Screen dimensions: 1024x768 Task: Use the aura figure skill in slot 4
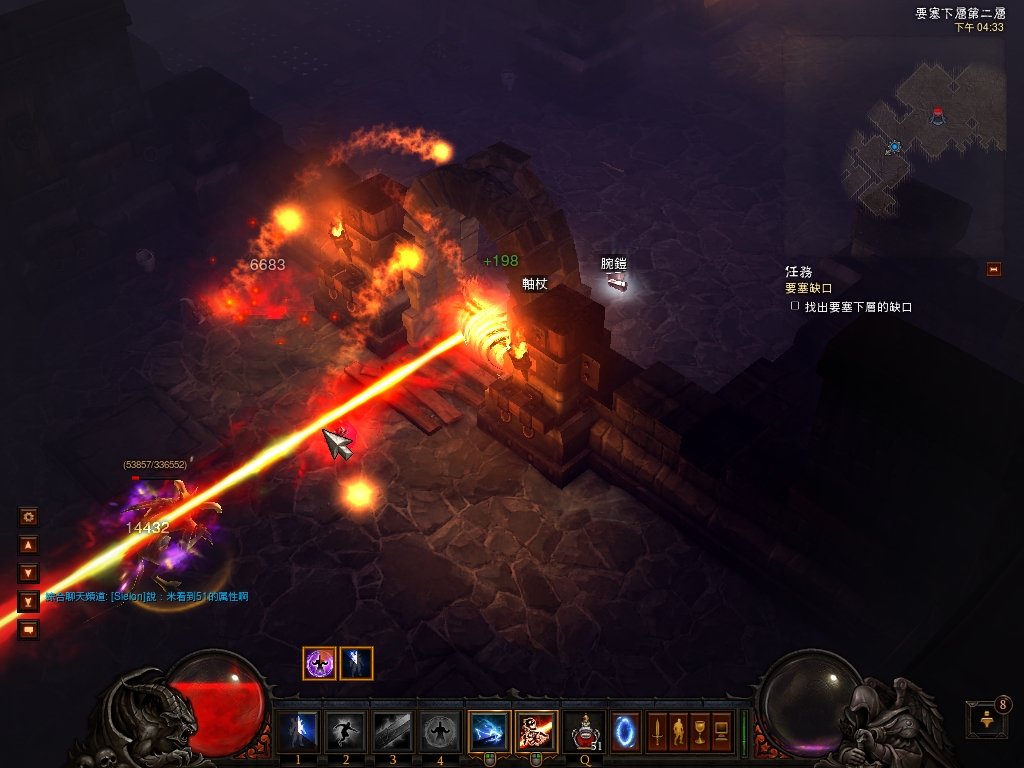coord(441,732)
